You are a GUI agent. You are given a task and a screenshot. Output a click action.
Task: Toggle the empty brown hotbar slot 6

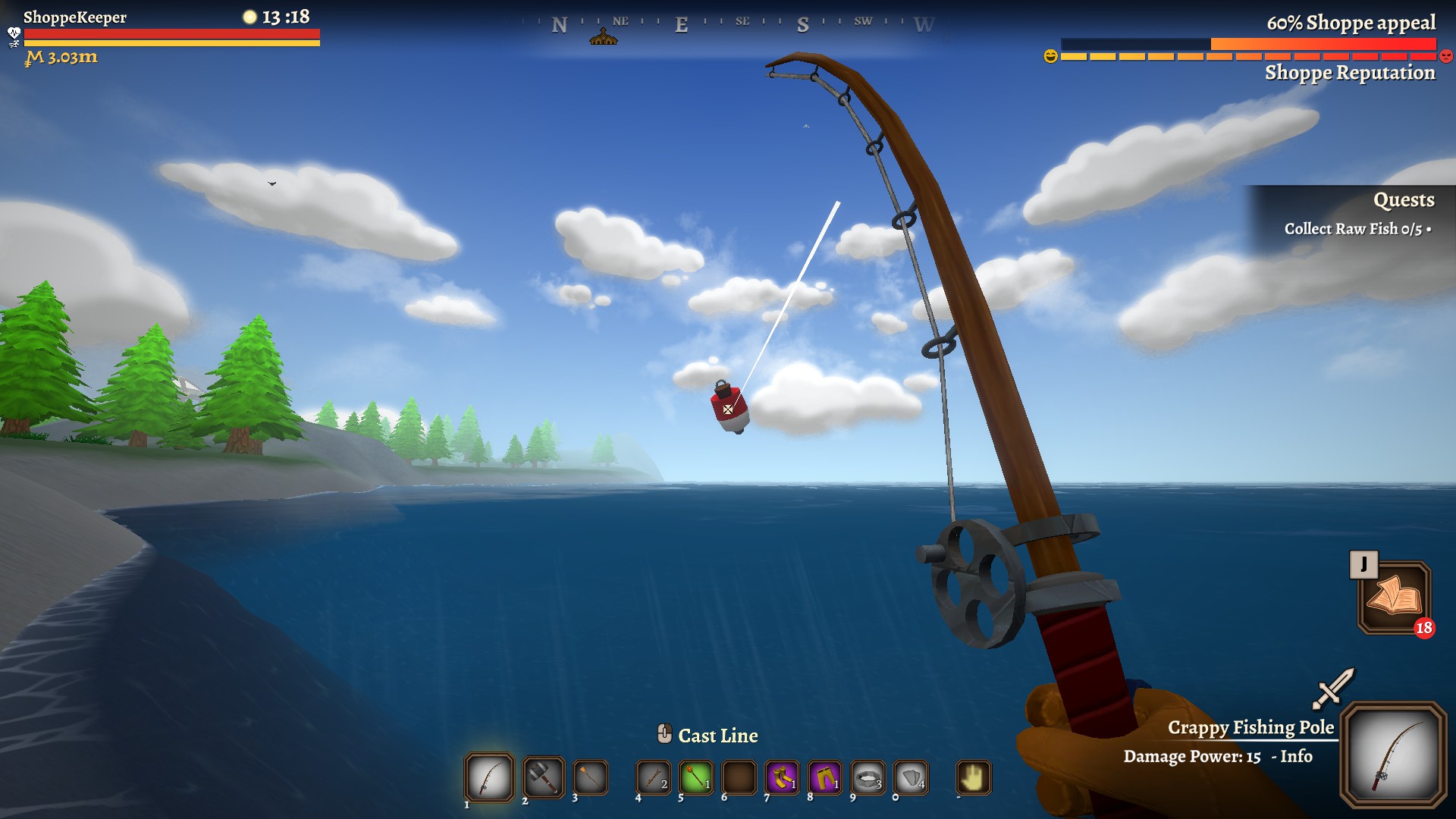point(739,779)
